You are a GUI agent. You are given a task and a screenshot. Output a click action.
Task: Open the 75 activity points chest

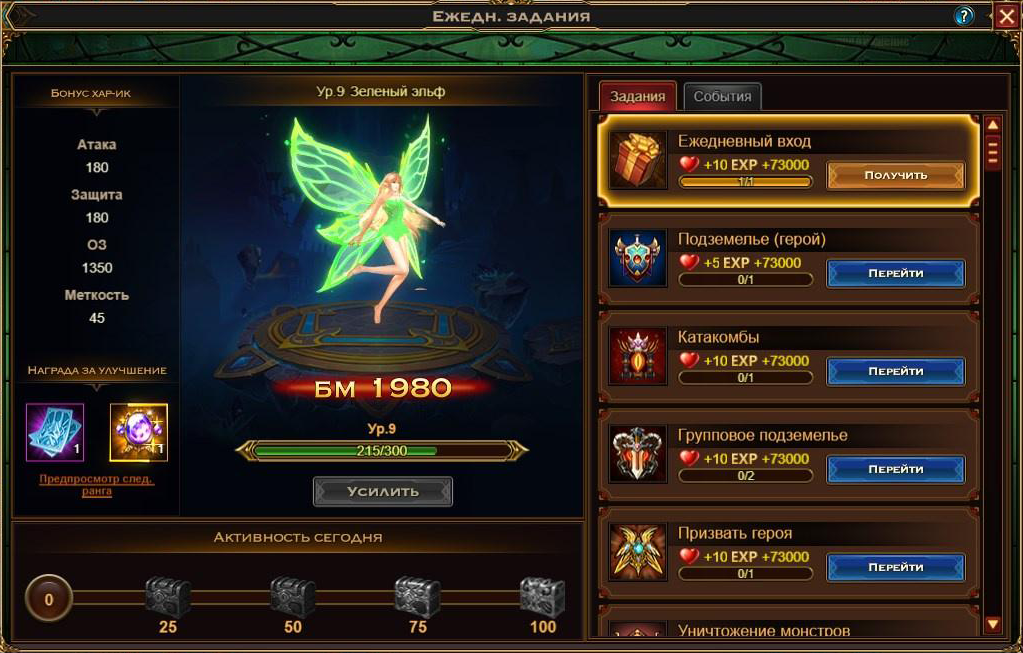[x=417, y=597]
